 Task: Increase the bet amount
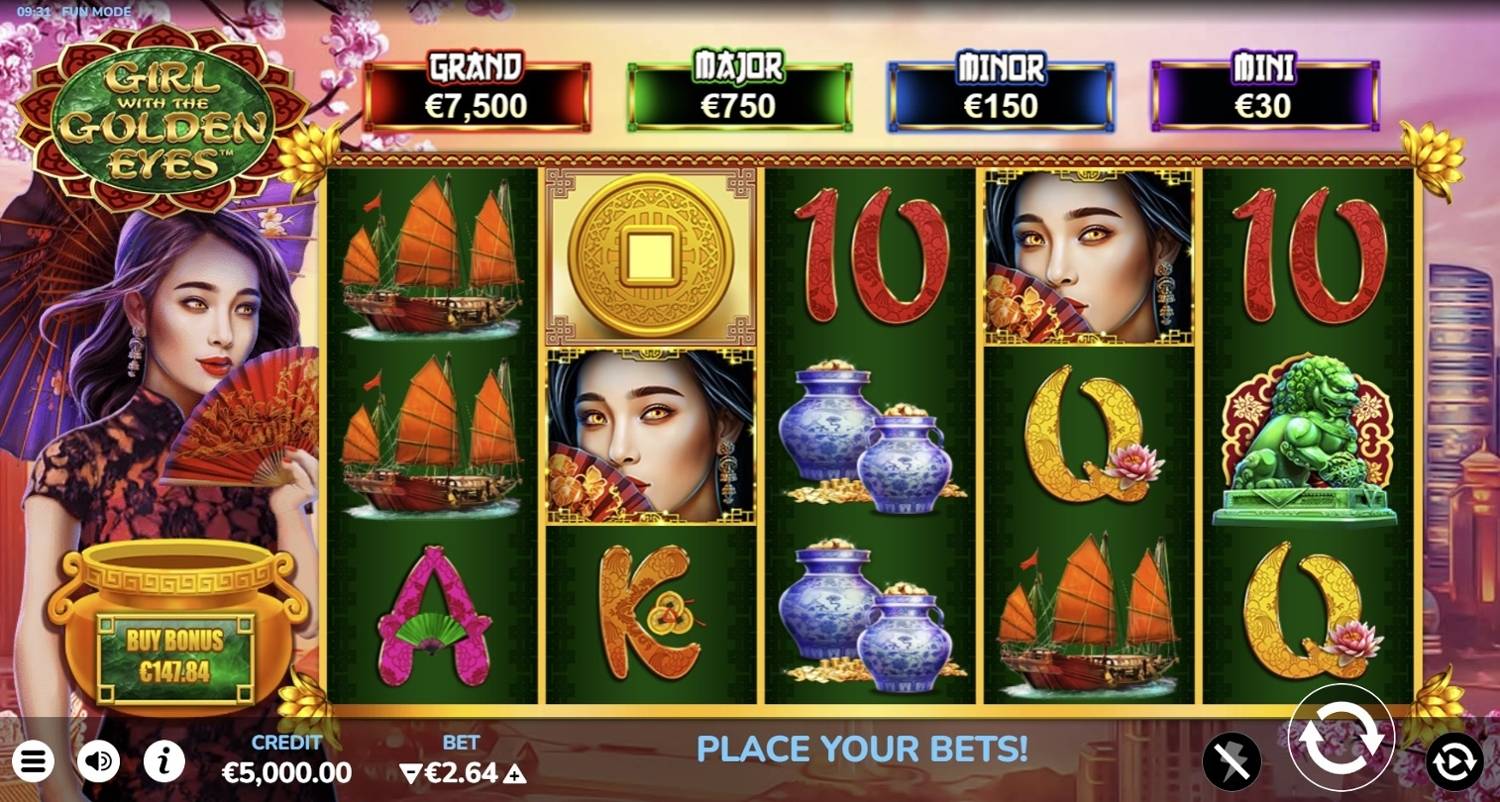click(514, 773)
